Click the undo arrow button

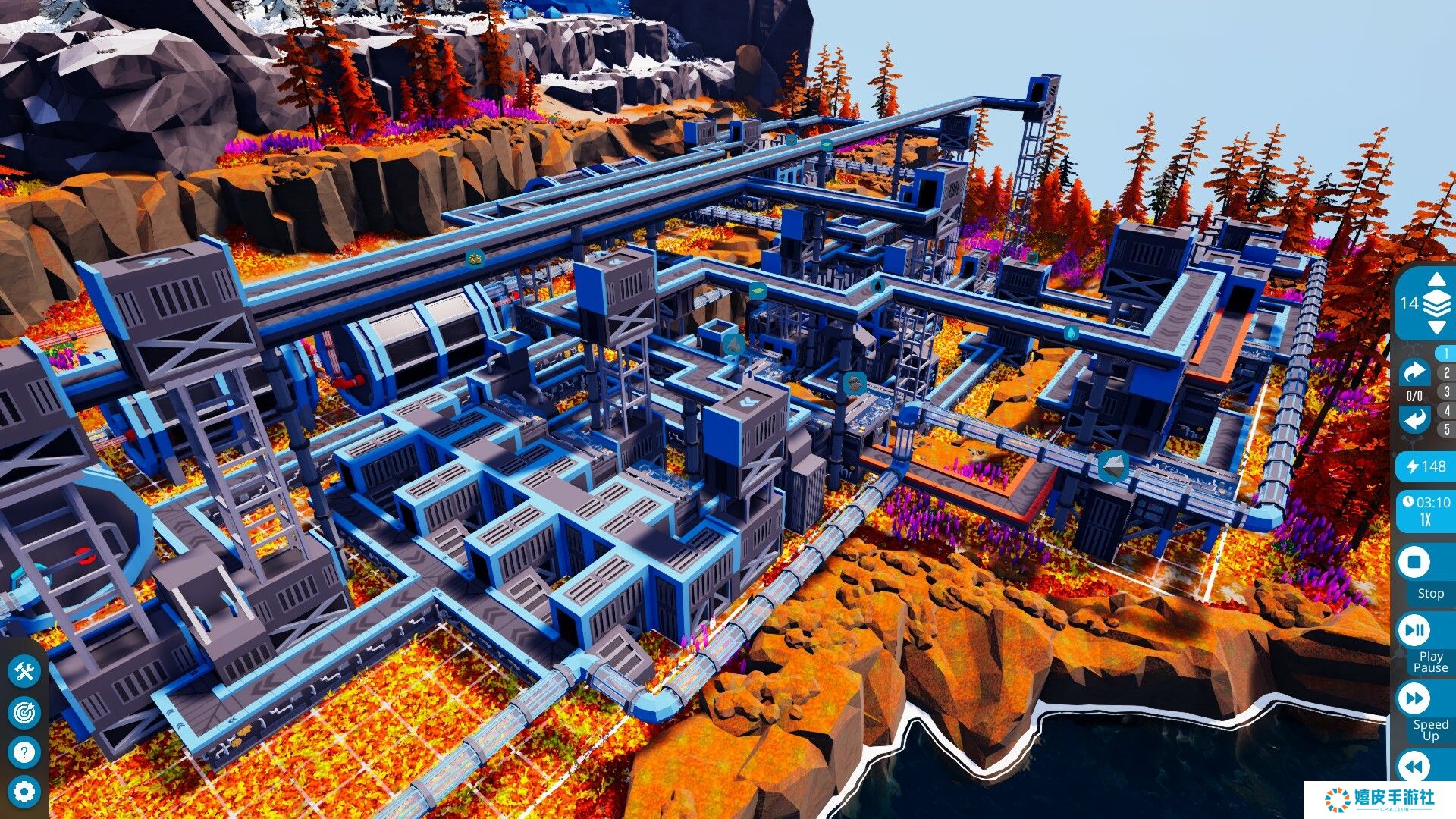1414,419
